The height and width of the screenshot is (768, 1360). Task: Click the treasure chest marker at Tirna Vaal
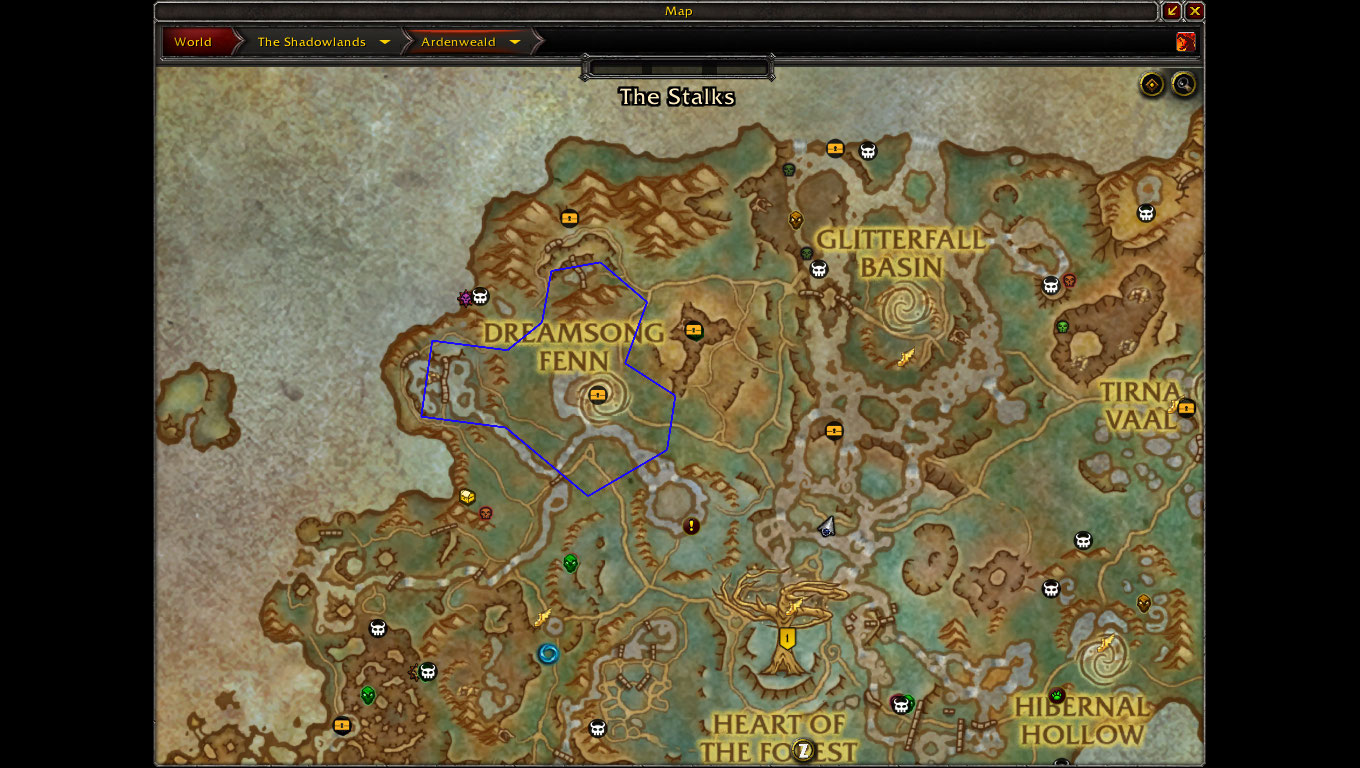pyautogui.click(x=1186, y=407)
